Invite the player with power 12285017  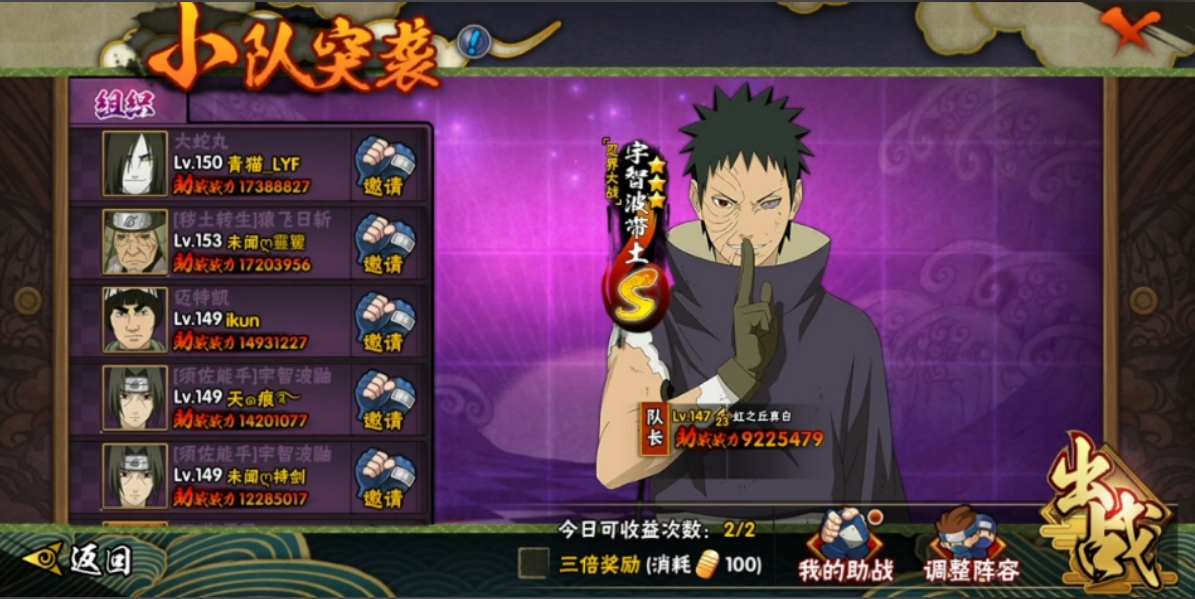(x=385, y=477)
